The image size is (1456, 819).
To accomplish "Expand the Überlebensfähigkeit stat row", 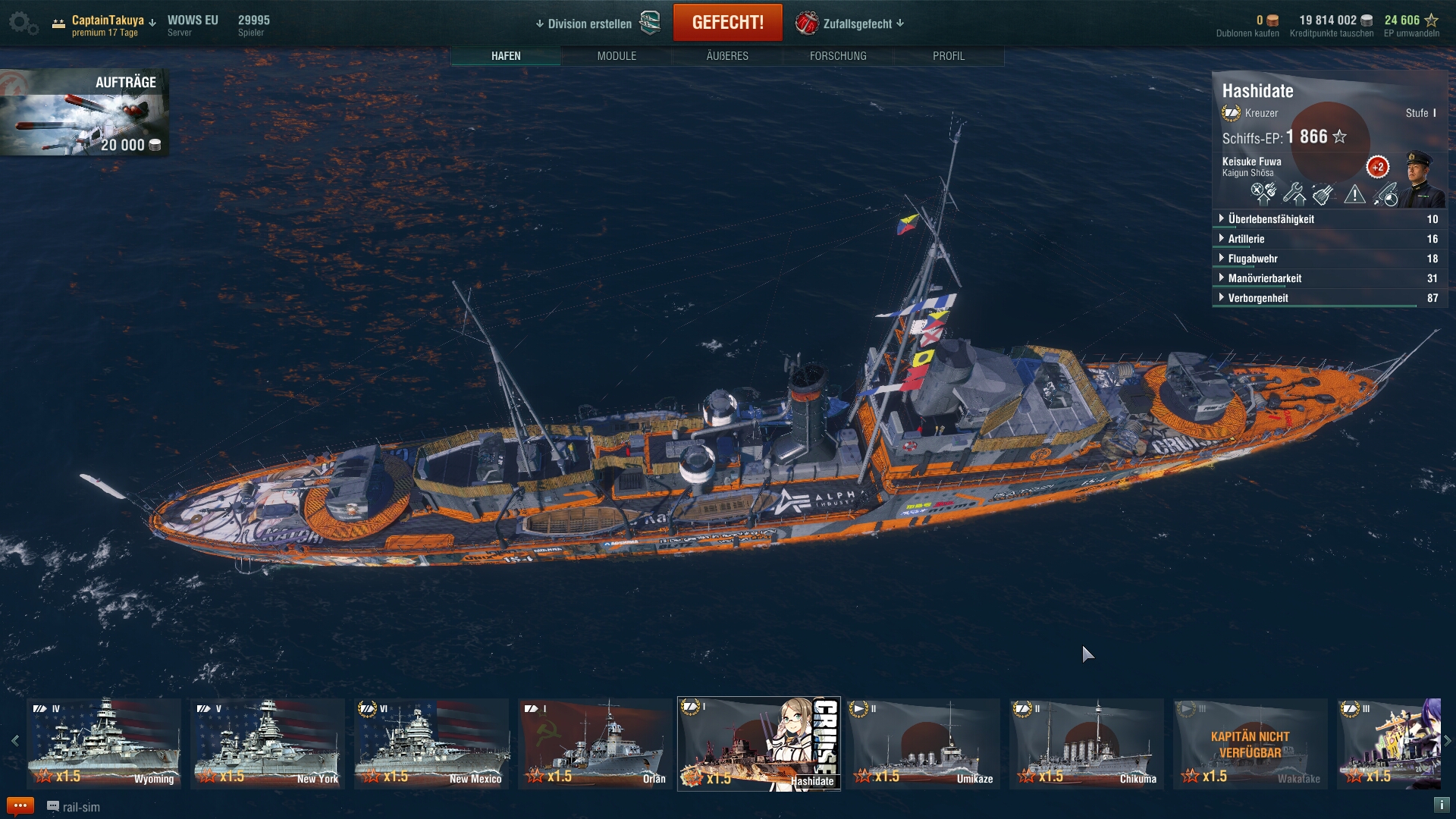I will [x=1271, y=219].
